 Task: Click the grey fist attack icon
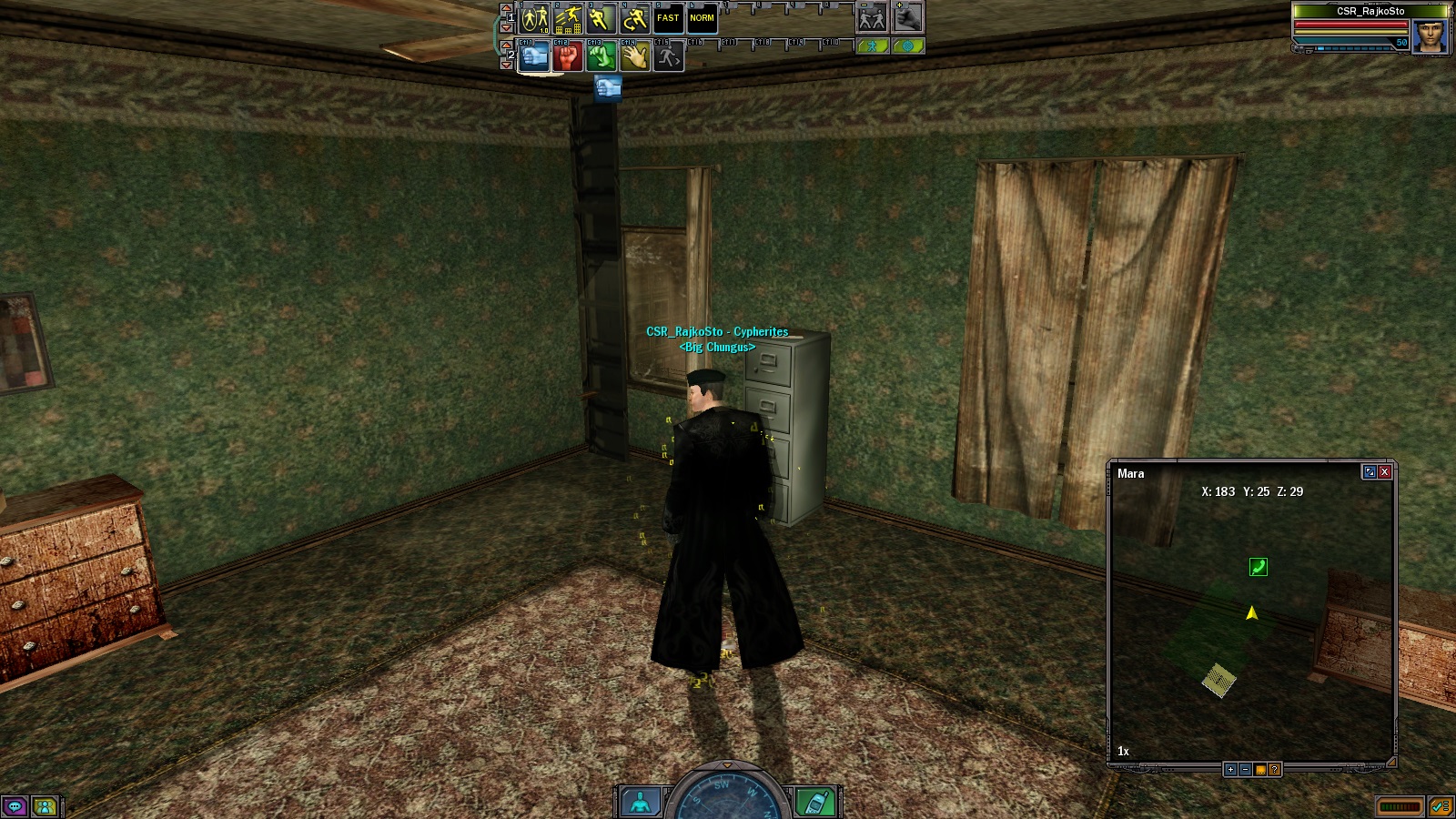tap(907, 18)
